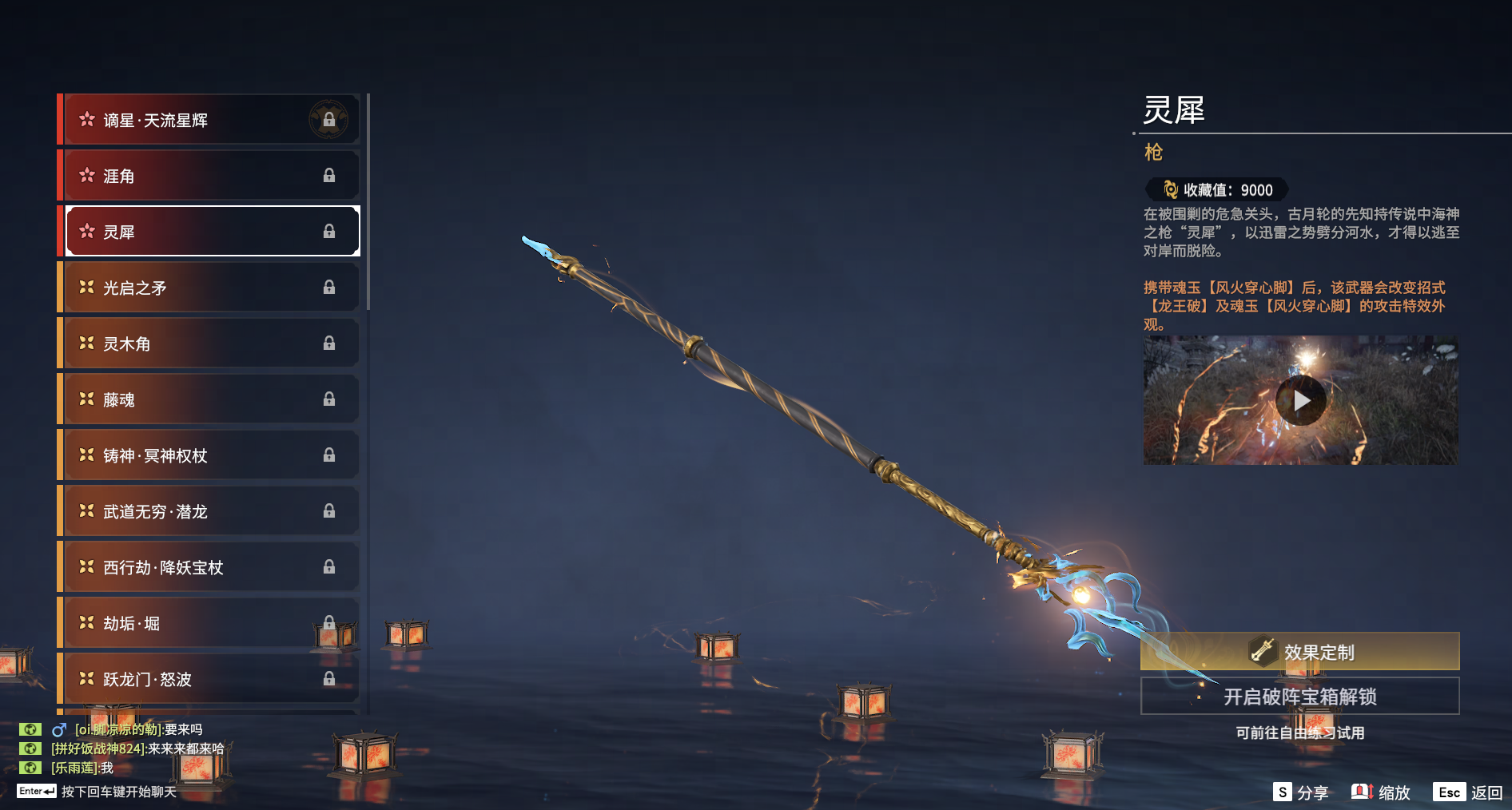Open the chat input box
Image resolution: width=1512 pixels, height=810 pixels.
[x=118, y=792]
